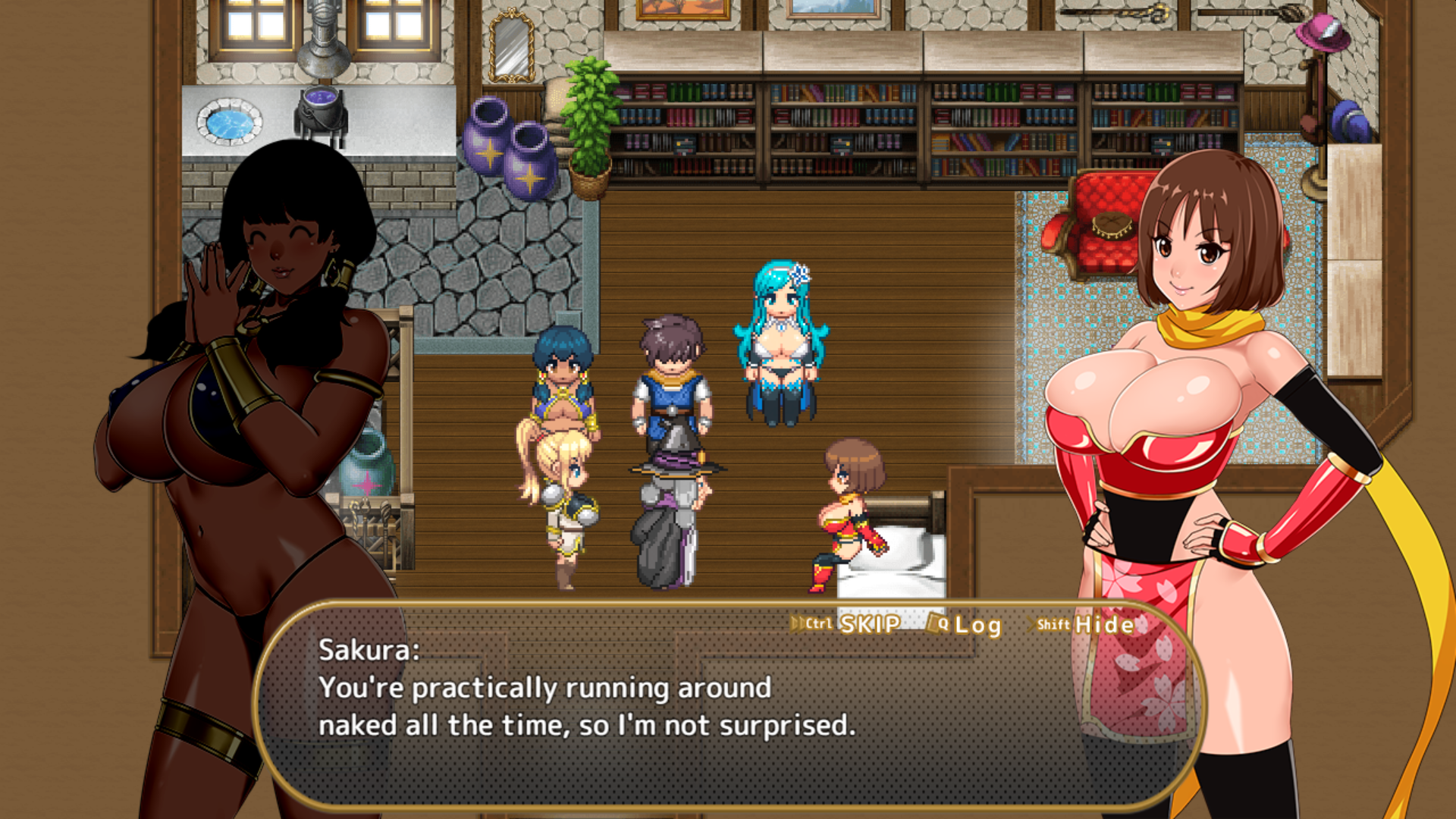Open the dialogue Log
Image resolution: width=1456 pixels, height=819 pixels.
click(x=977, y=625)
